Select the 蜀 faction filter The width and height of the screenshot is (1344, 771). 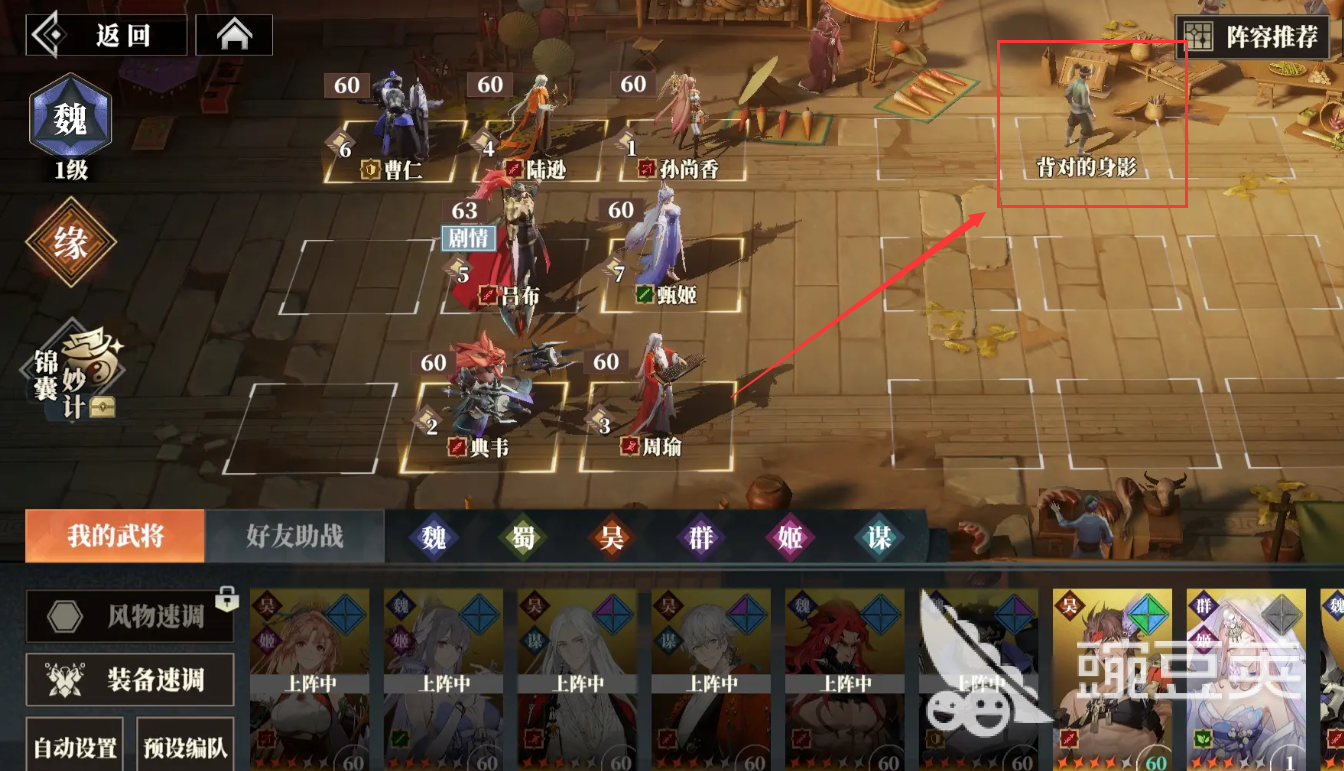point(524,536)
